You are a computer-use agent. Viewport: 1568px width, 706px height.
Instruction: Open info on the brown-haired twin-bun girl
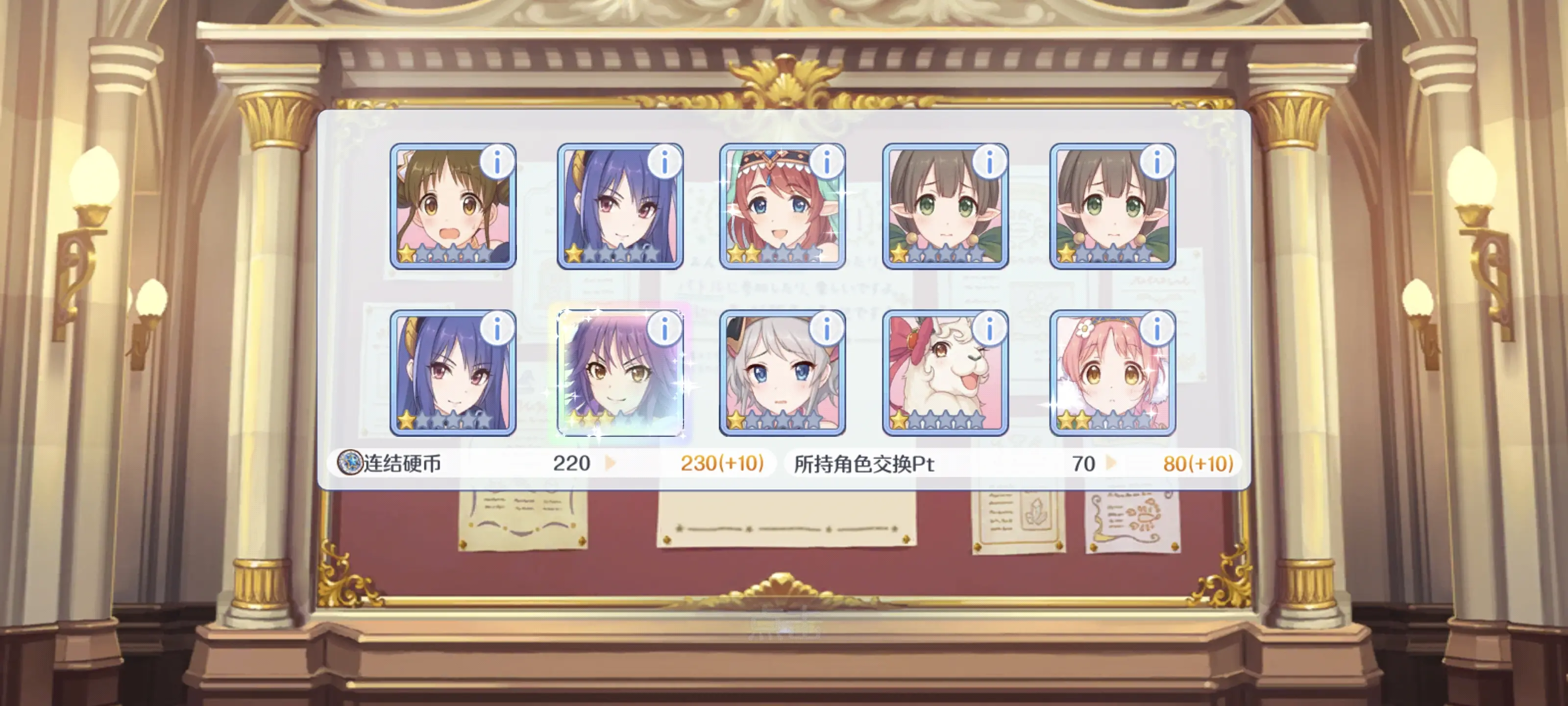(497, 162)
